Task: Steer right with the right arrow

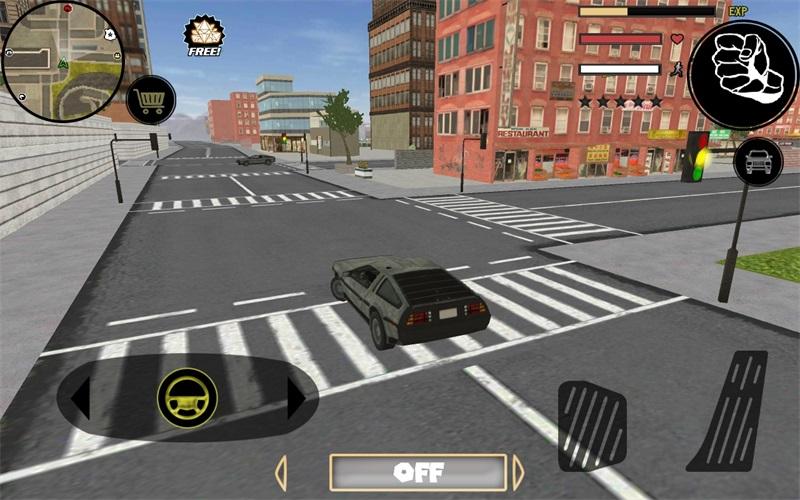Action: coord(295,400)
